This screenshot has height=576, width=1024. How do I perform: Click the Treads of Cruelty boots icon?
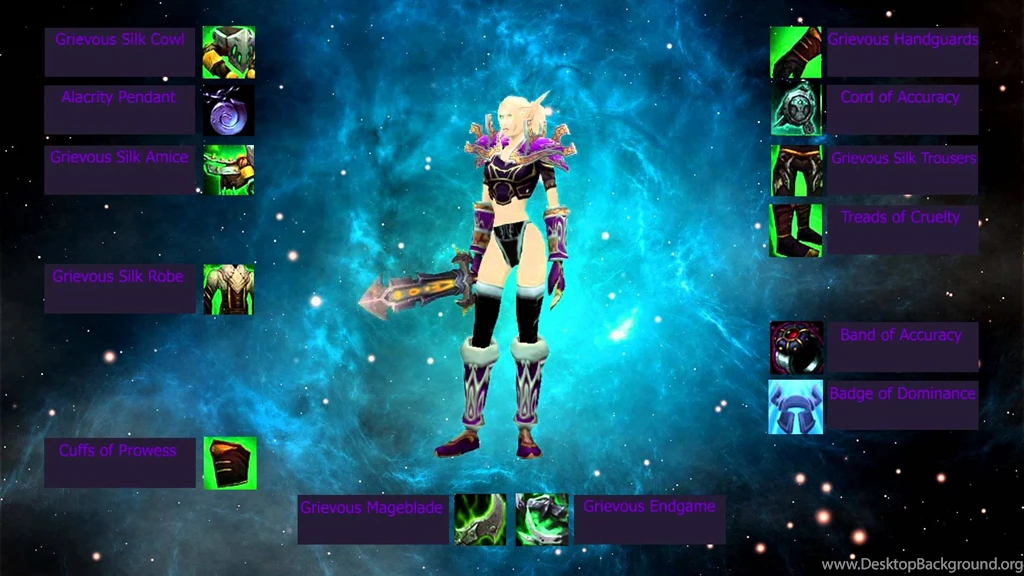pyautogui.click(x=796, y=230)
